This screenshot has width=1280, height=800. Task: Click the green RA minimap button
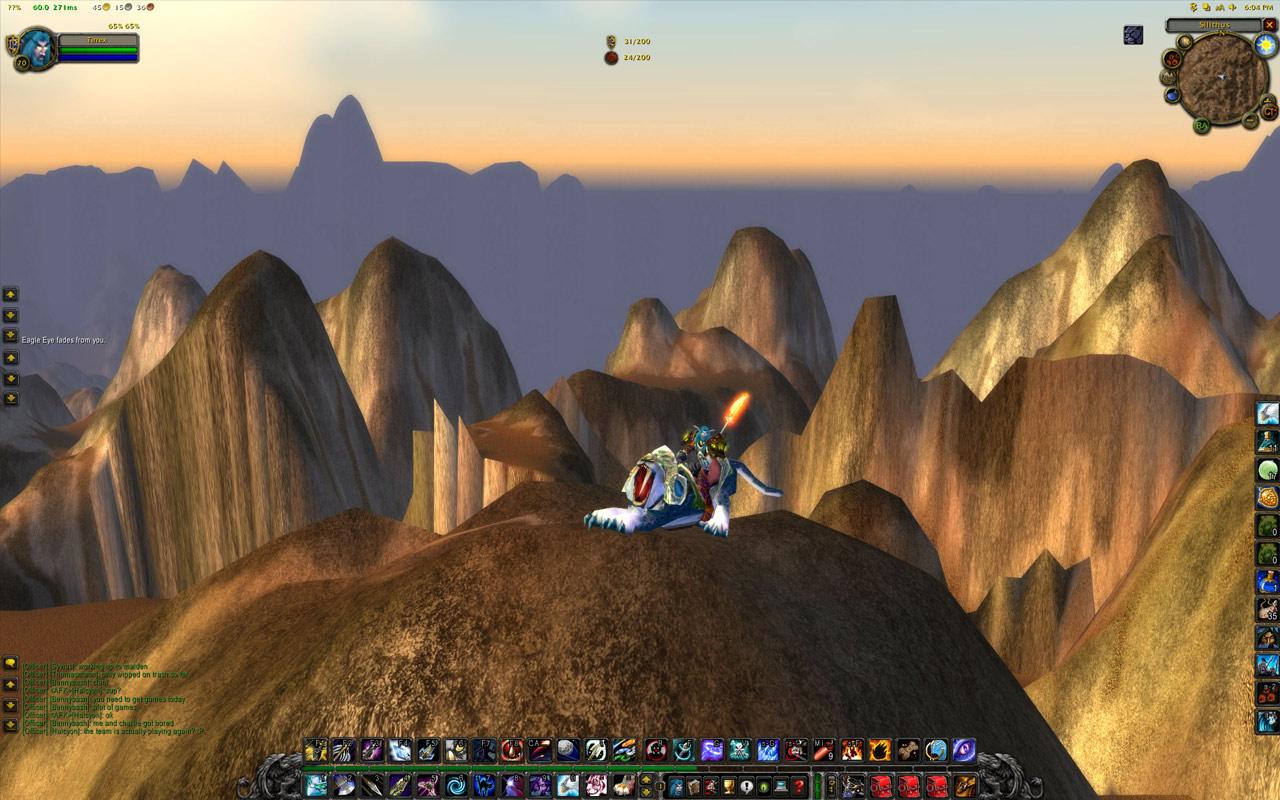(x=1202, y=124)
